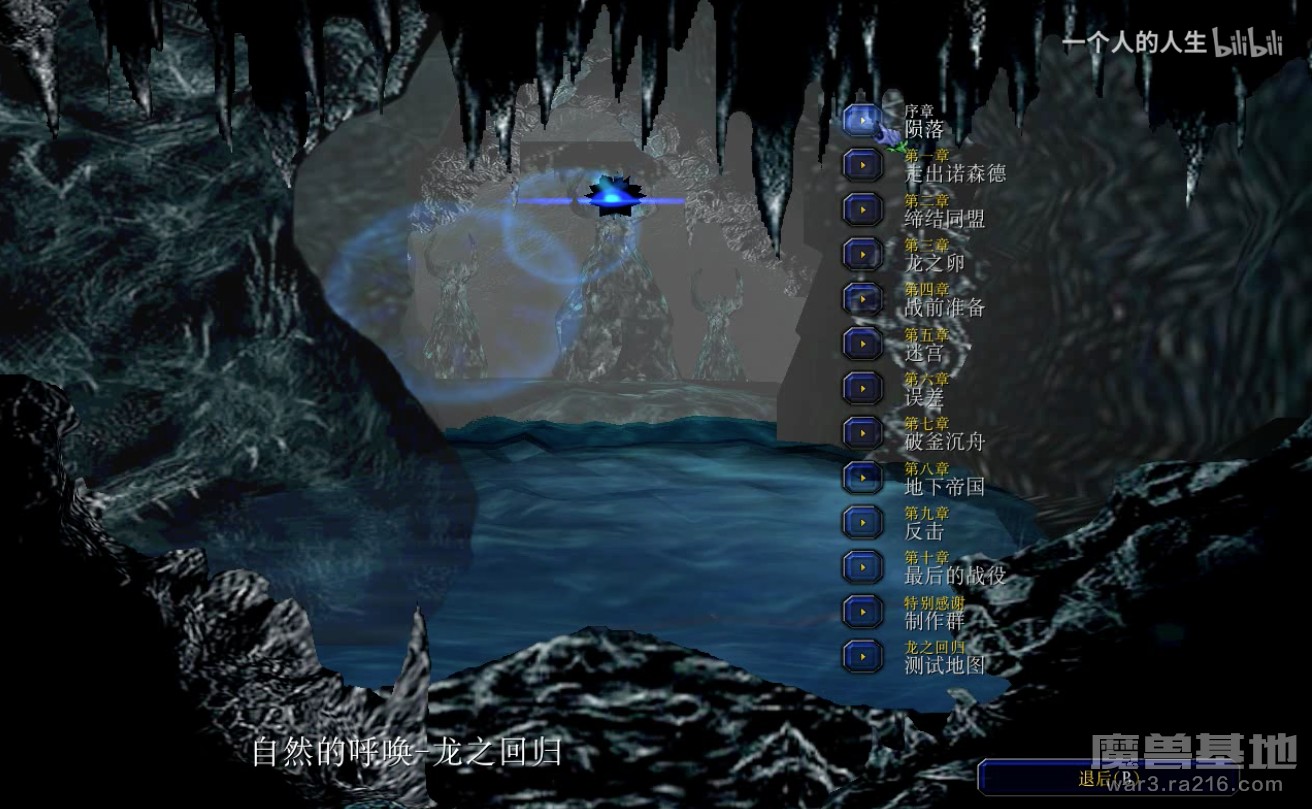The image size is (1312, 809).
Task: Open chapter three 龙之卵
Action: 862,254
